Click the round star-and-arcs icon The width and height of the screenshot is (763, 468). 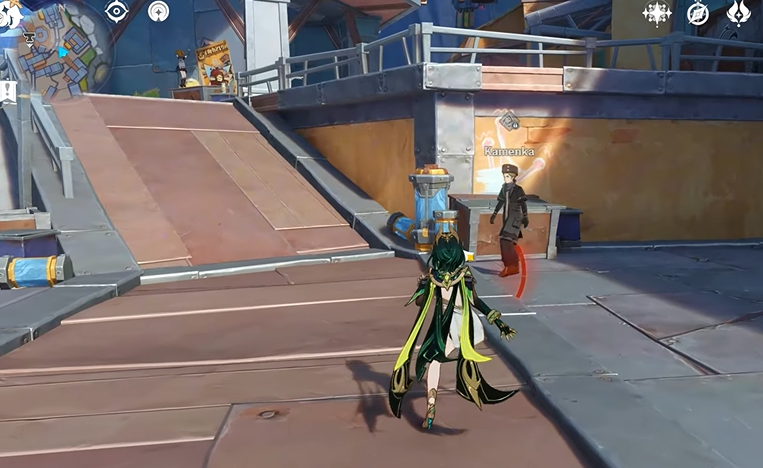(158, 11)
